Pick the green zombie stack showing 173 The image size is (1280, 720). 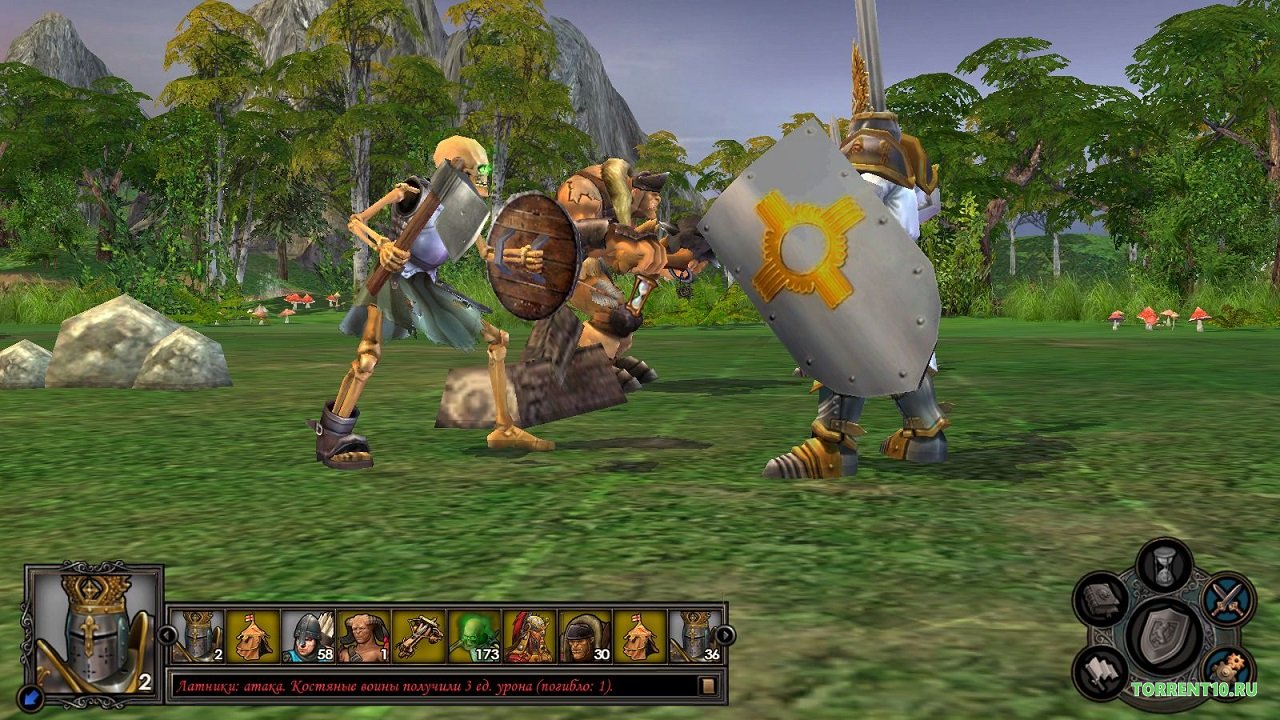(x=474, y=637)
